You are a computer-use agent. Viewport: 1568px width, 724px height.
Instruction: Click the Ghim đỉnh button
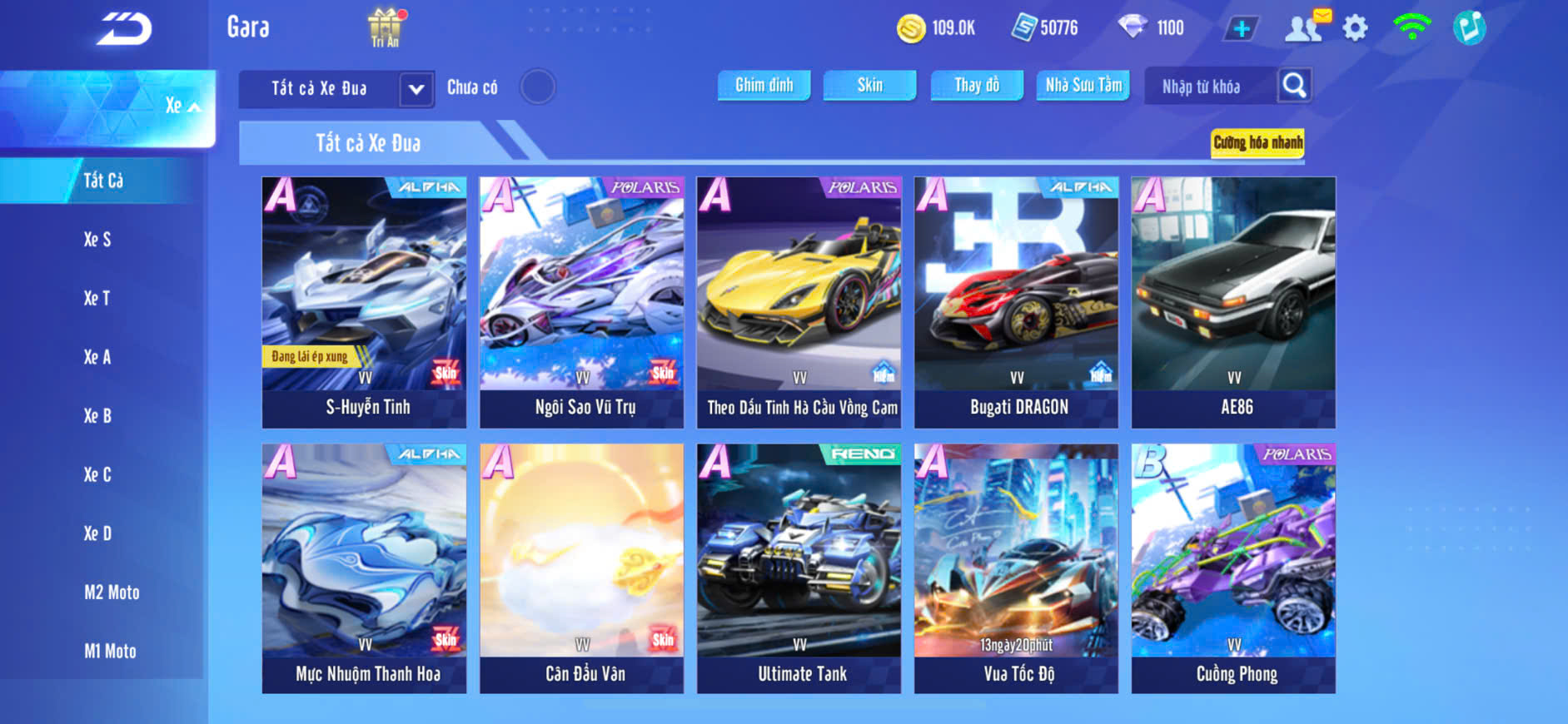tap(764, 86)
